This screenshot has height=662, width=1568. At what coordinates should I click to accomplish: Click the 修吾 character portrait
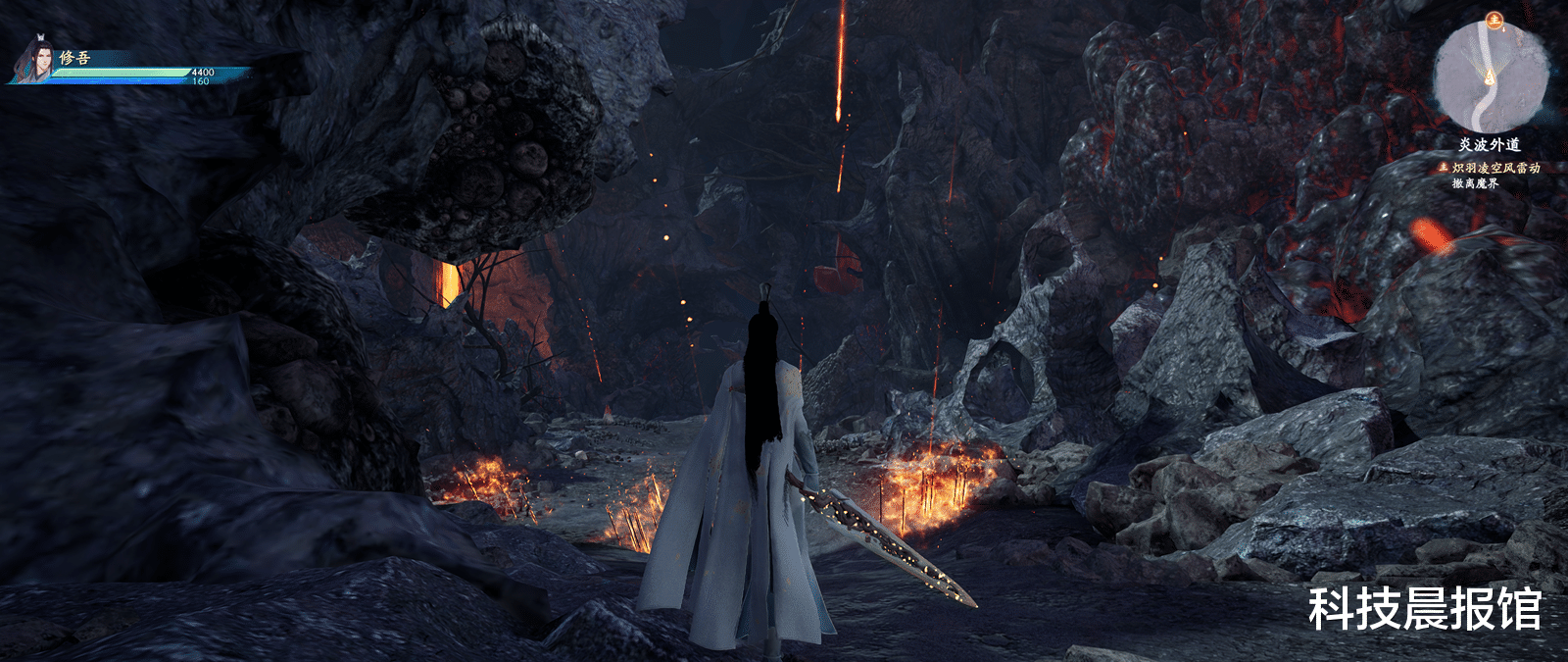34,60
